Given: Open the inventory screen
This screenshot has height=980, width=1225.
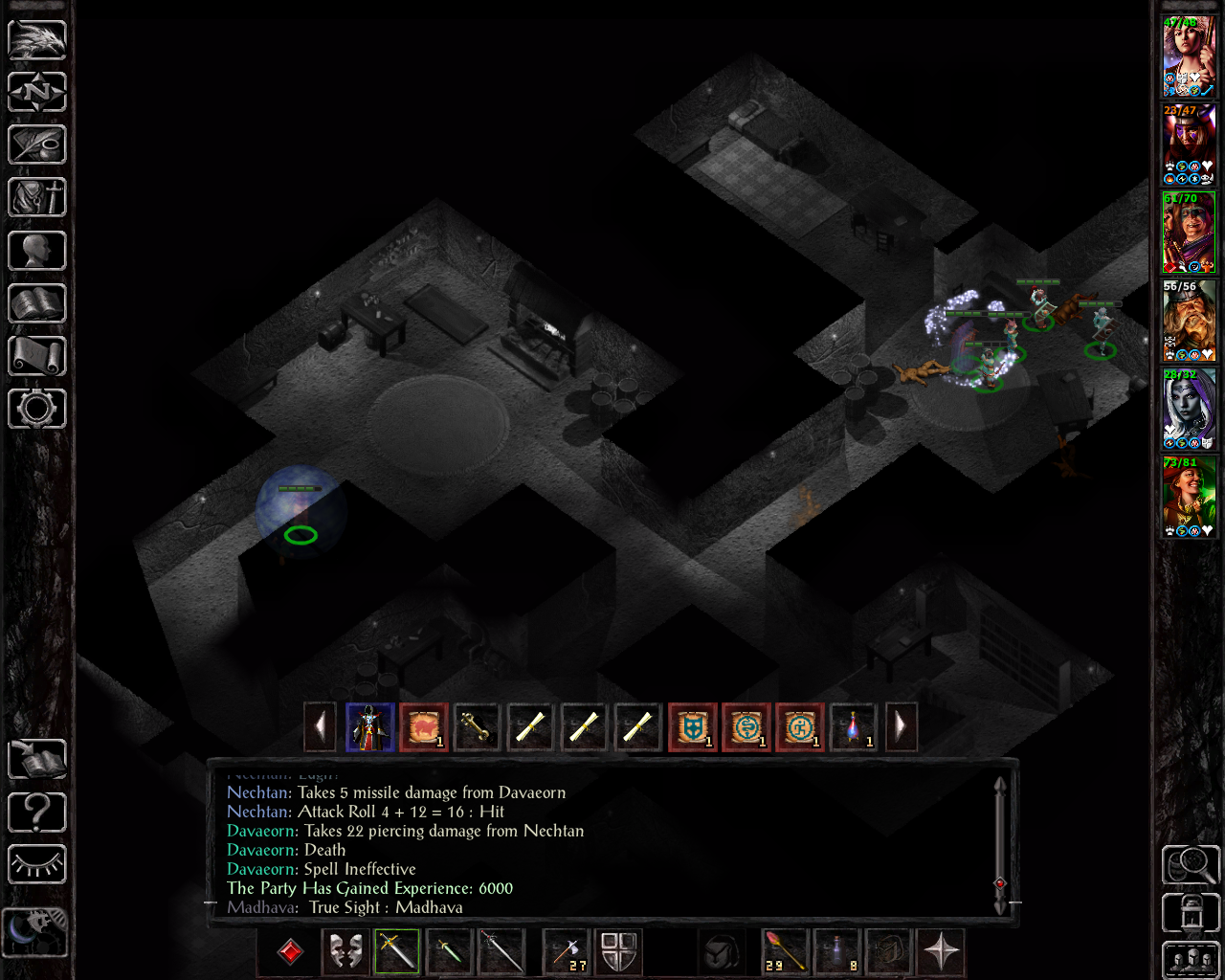Looking at the screenshot, I should 37,198.
